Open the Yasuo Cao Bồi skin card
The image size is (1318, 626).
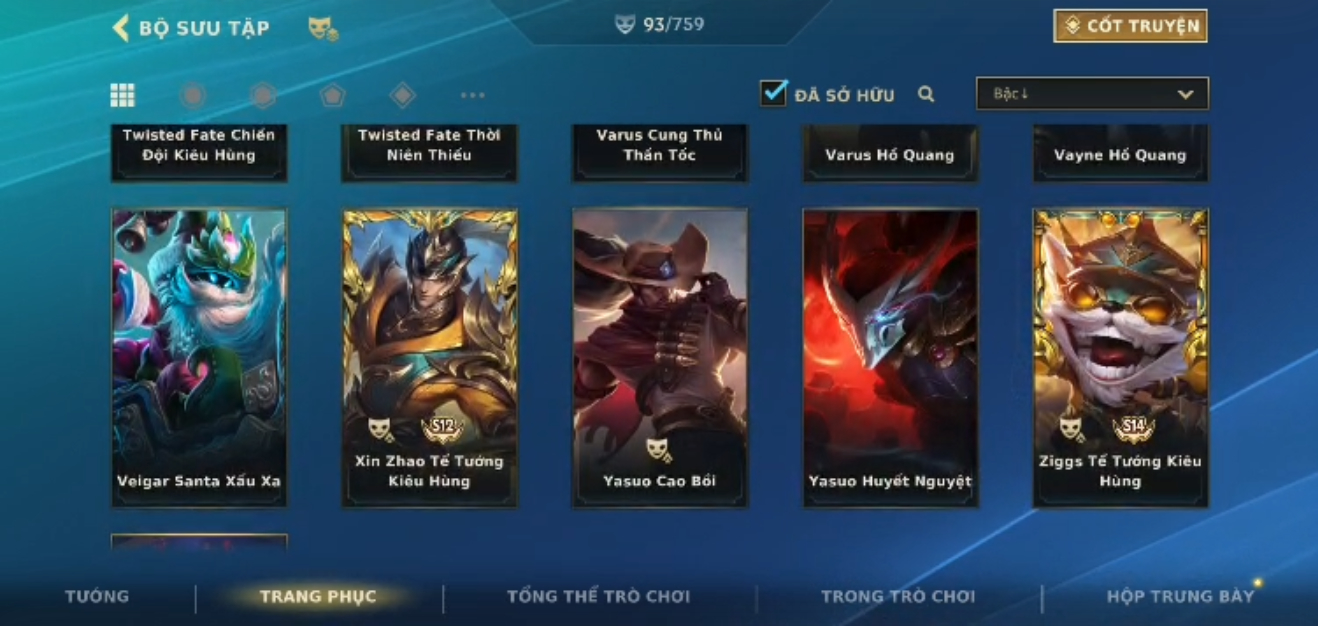pyautogui.click(x=659, y=357)
